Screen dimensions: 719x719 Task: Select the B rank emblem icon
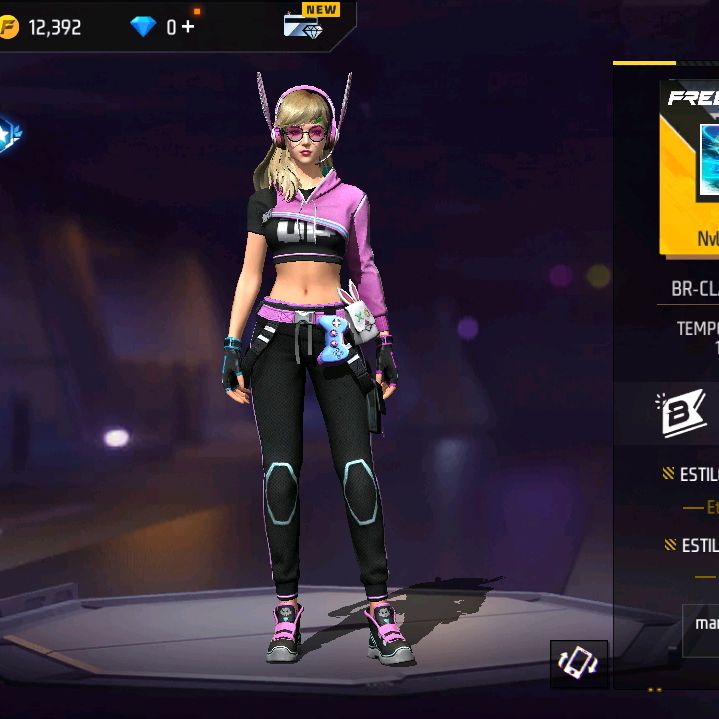683,413
